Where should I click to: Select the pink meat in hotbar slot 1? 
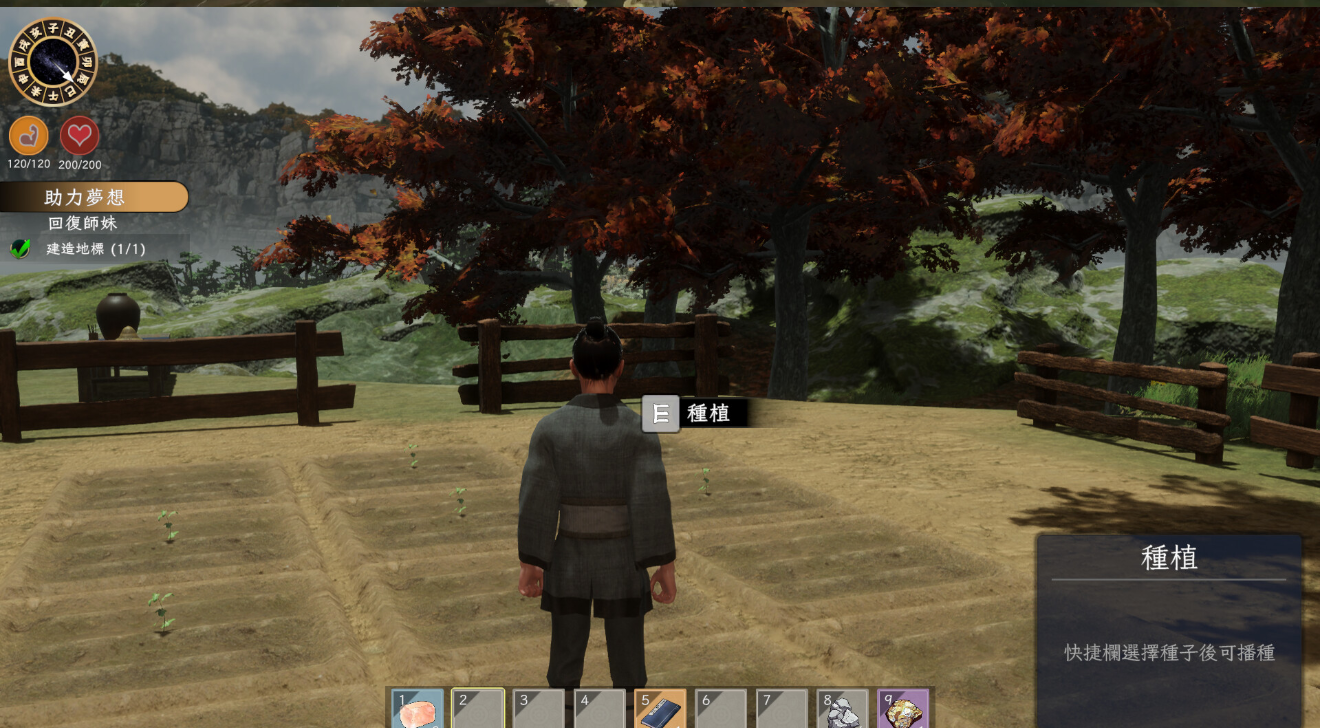coord(417,709)
